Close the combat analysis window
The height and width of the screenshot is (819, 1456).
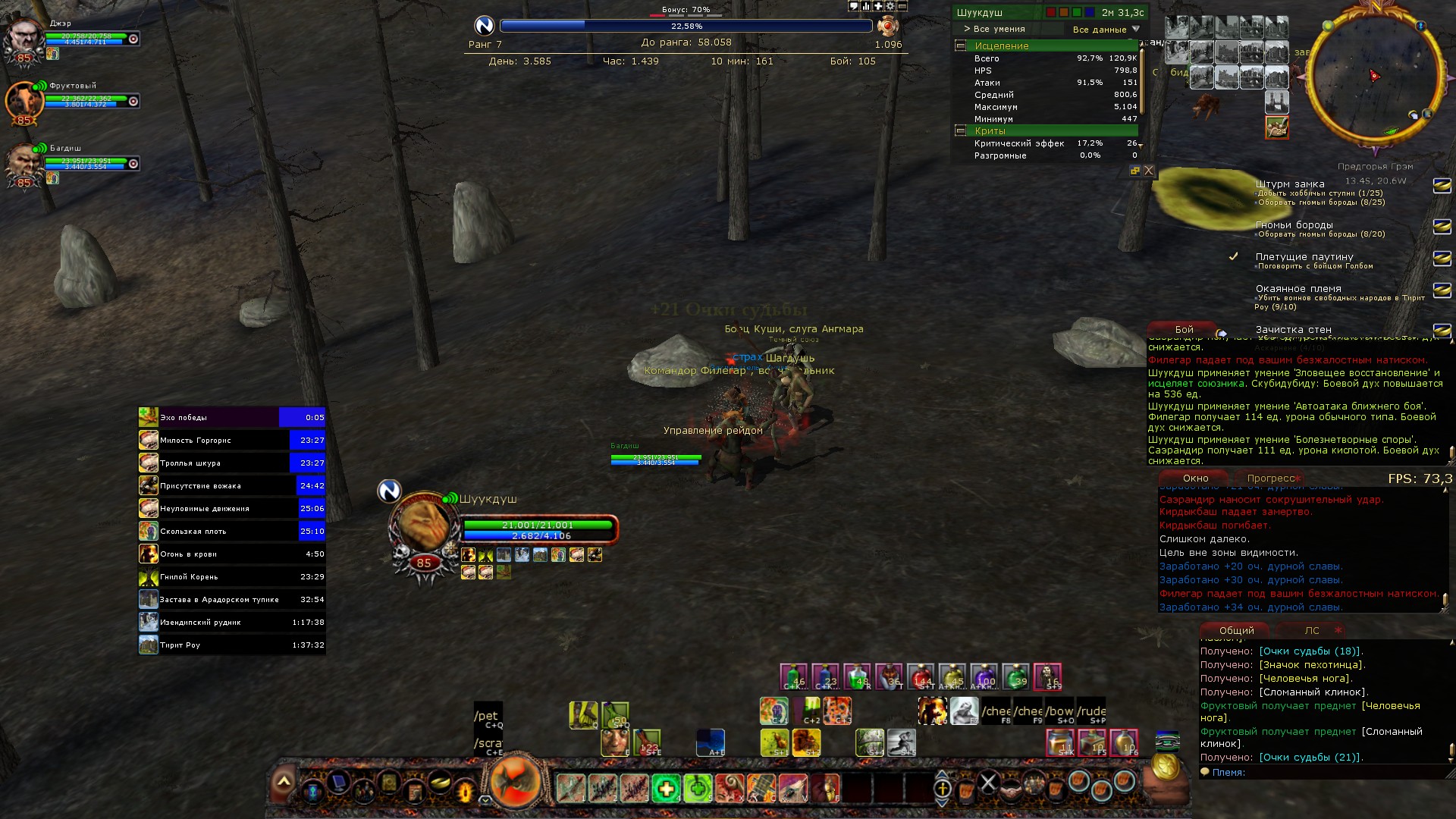pos(1149,171)
